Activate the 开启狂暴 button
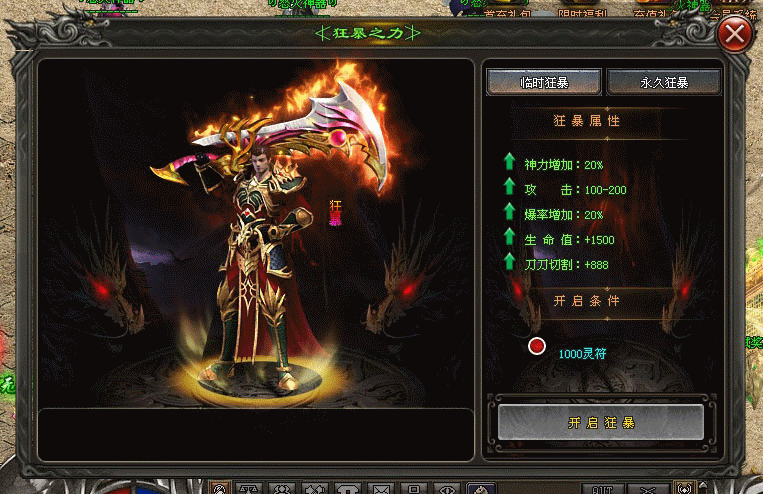 (600, 422)
